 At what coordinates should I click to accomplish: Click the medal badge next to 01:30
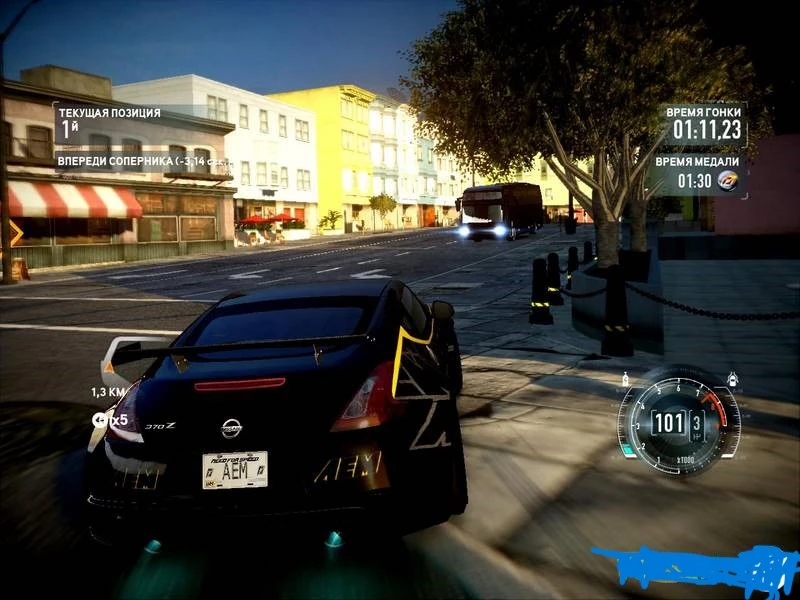pos(729,181)
